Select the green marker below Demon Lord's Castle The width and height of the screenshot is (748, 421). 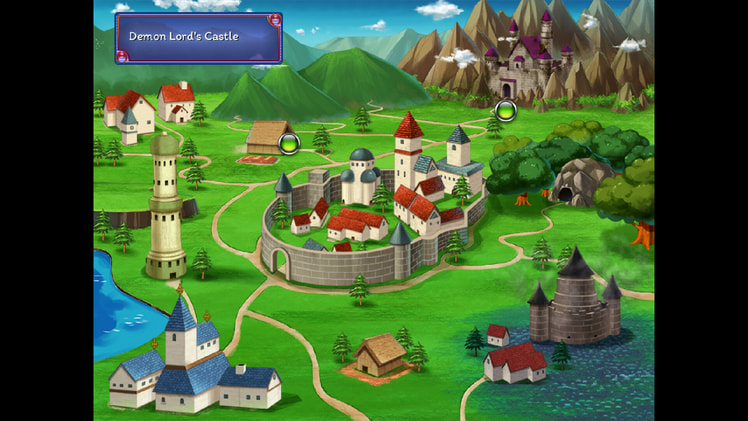(x=505, y=109)
